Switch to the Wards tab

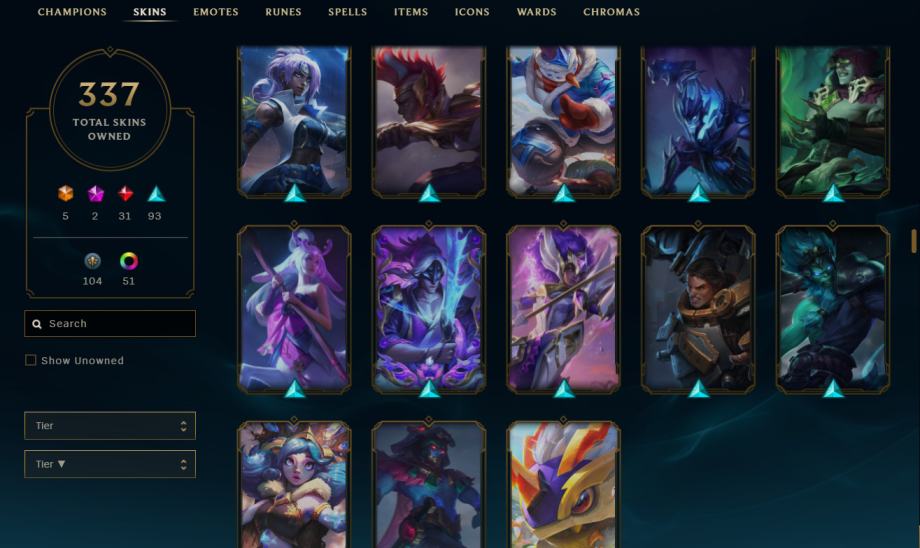536,12
